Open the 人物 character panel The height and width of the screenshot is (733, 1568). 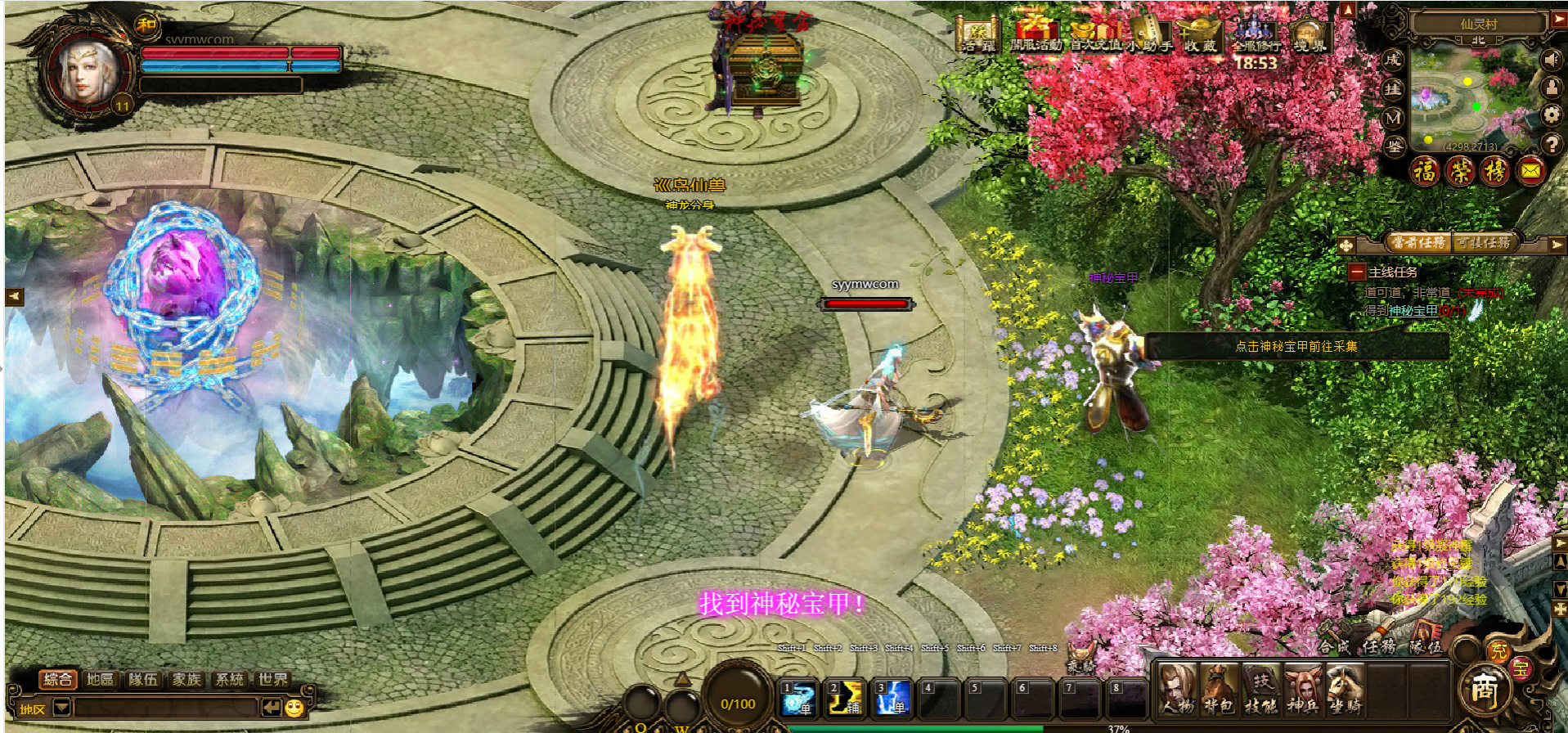[1178, 690]
